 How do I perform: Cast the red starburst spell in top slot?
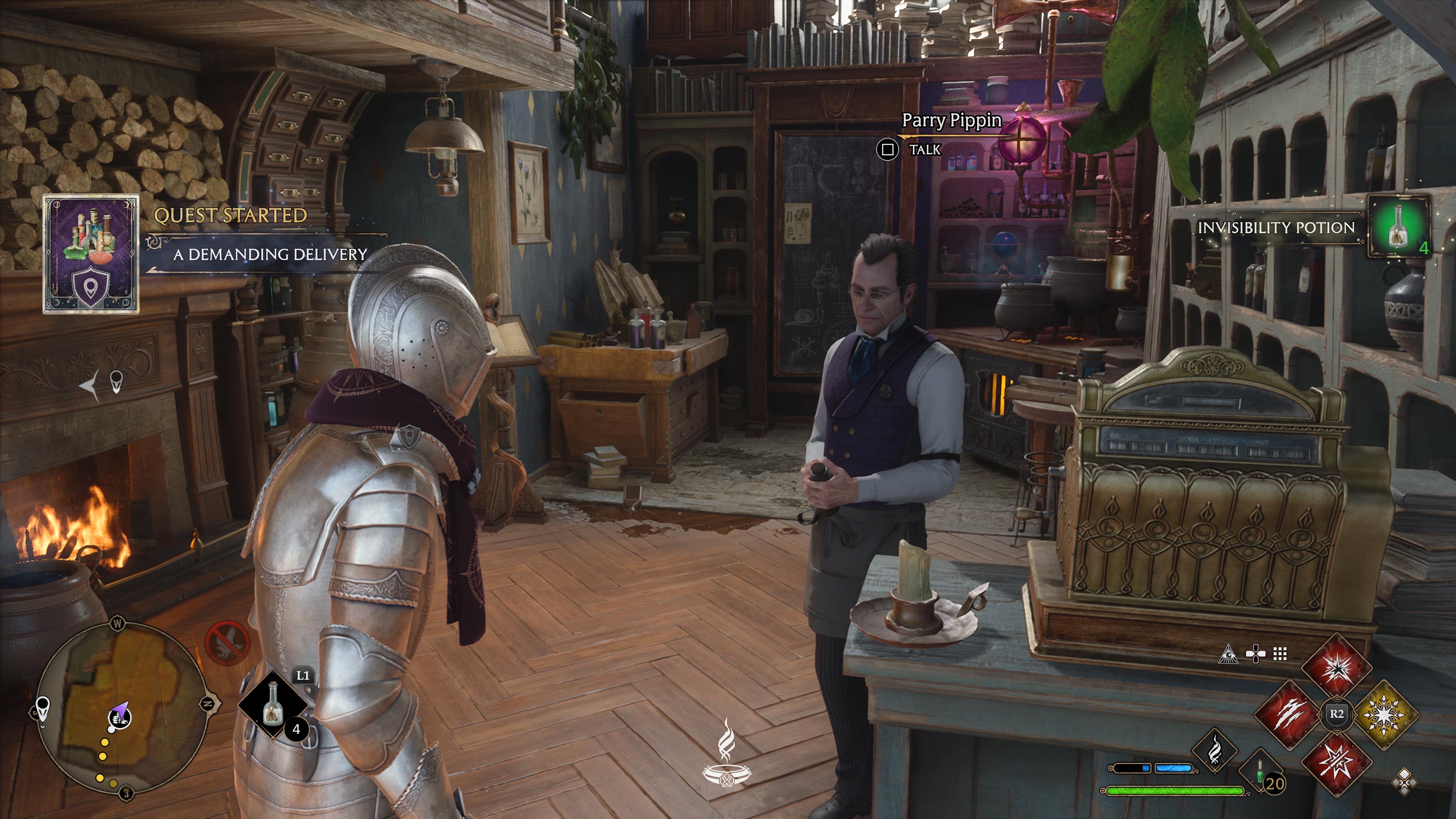click(x=1336, y=668)
